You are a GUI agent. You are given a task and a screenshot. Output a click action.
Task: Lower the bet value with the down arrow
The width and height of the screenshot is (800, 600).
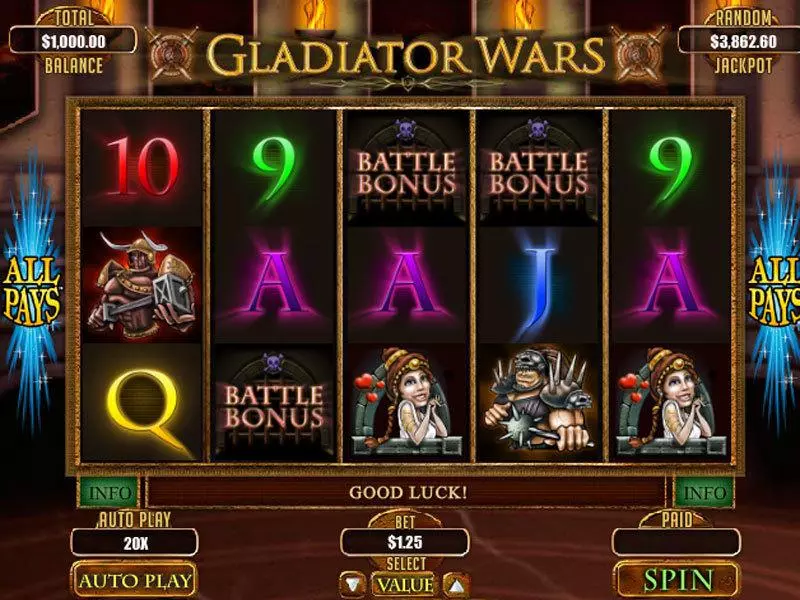pos(354,584)
